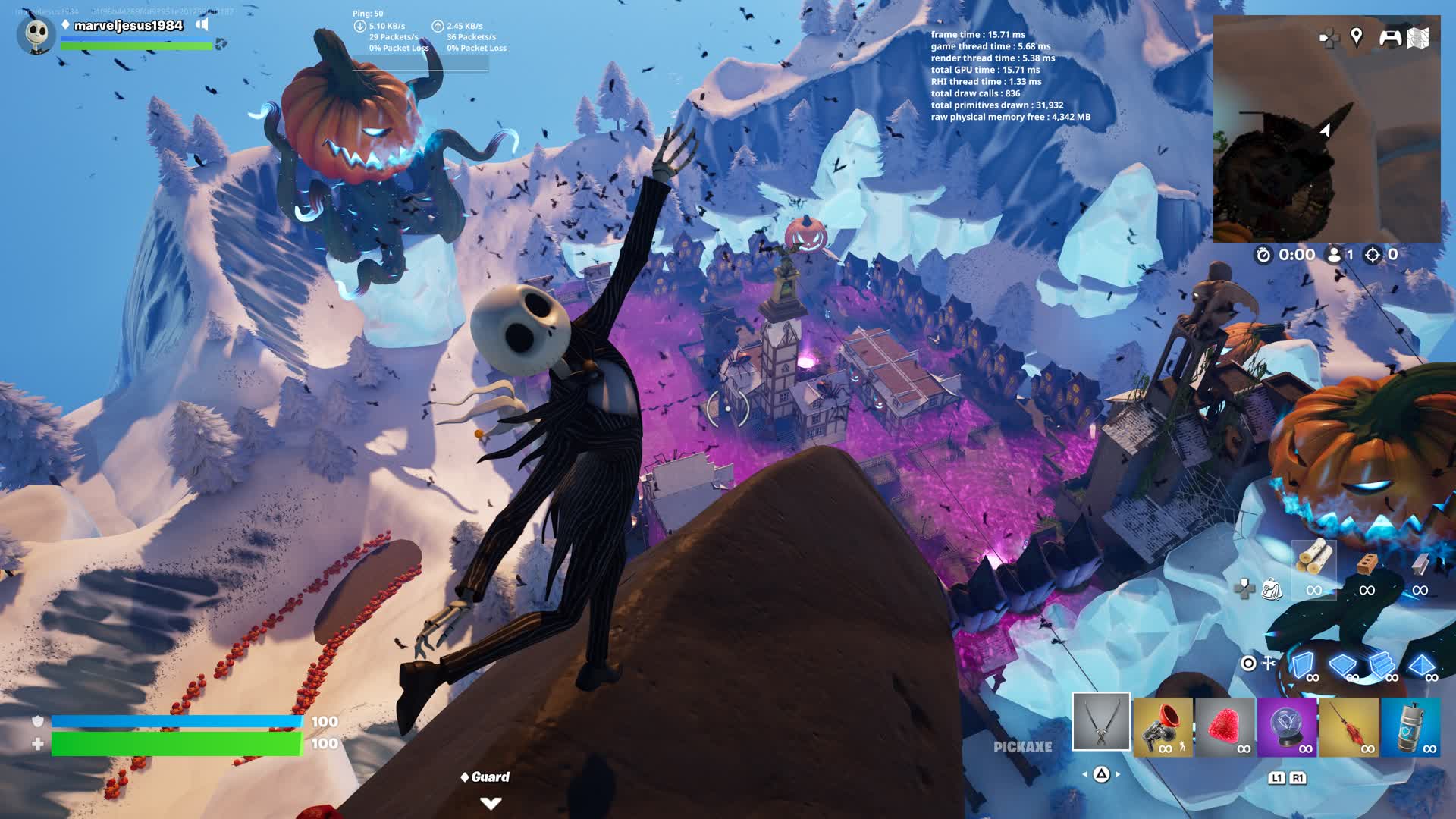Switch to metal building material
The image size is (1456, 819).
(x=1420, y=566)
